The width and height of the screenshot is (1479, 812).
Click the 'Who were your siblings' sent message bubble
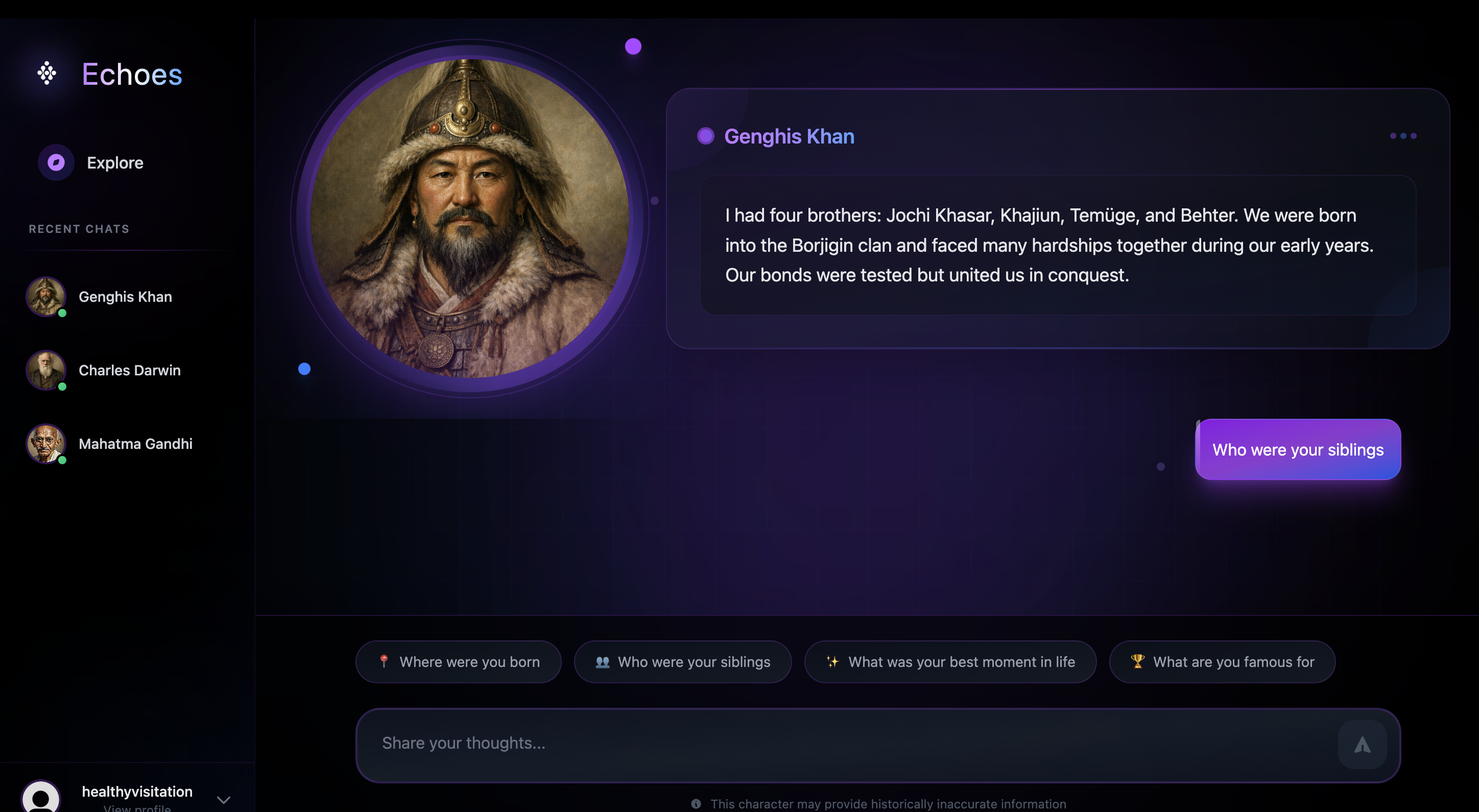point(1298,449)
